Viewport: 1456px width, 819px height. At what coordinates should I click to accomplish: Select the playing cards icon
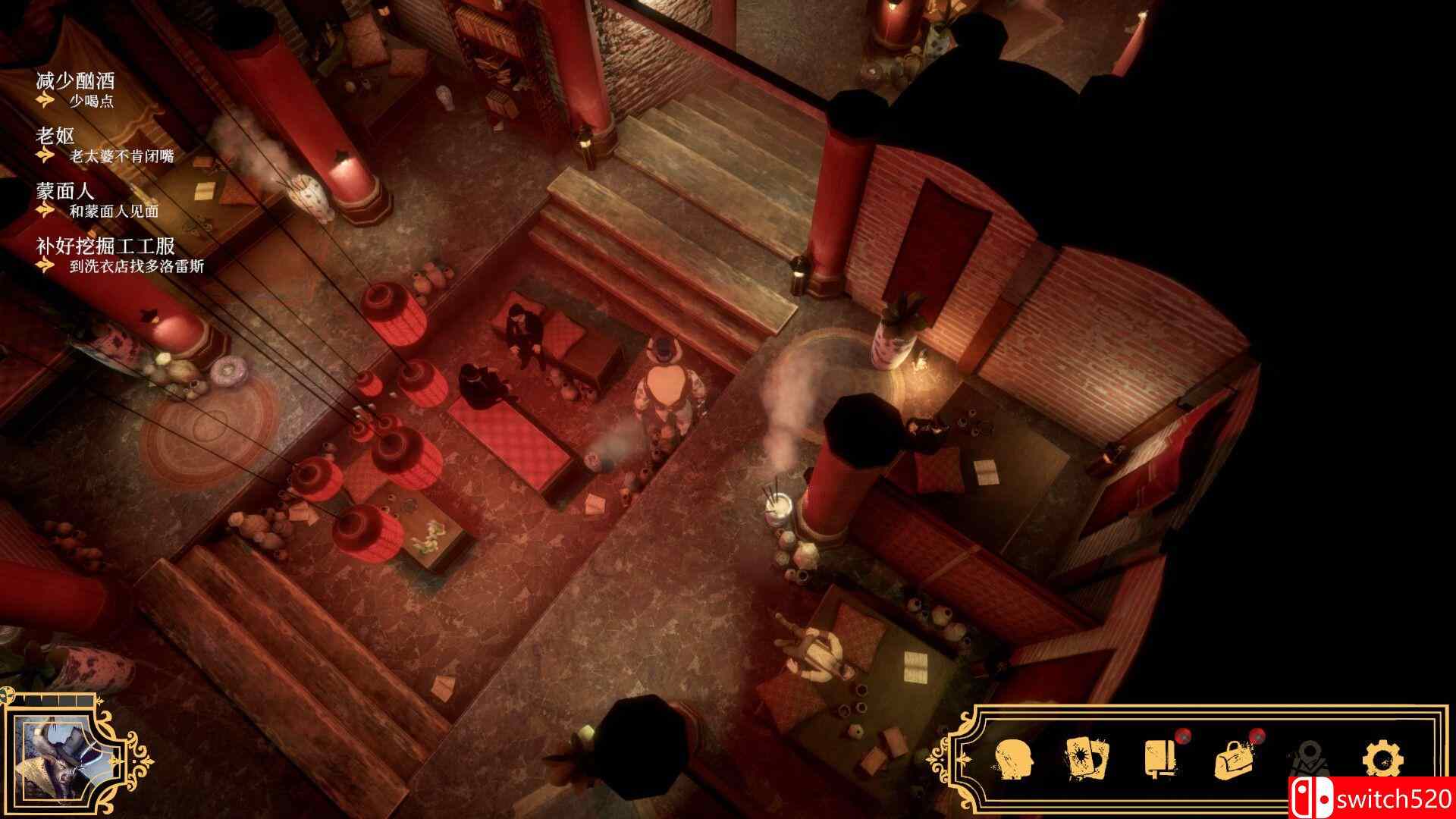pos(1086,757)
